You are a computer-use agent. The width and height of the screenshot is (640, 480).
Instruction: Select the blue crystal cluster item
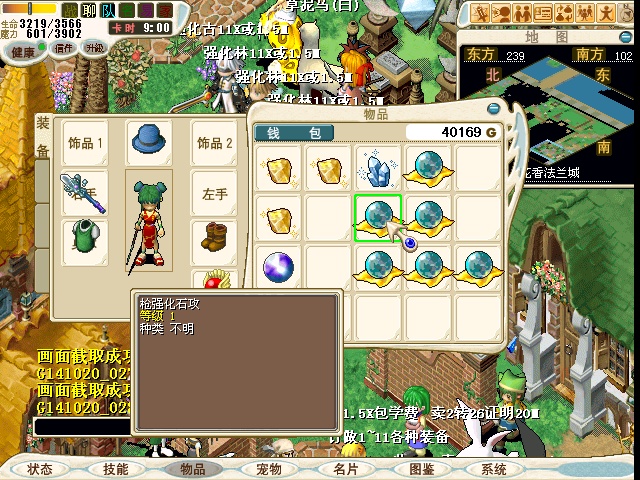pyautogui.click(x=377, y=167)
